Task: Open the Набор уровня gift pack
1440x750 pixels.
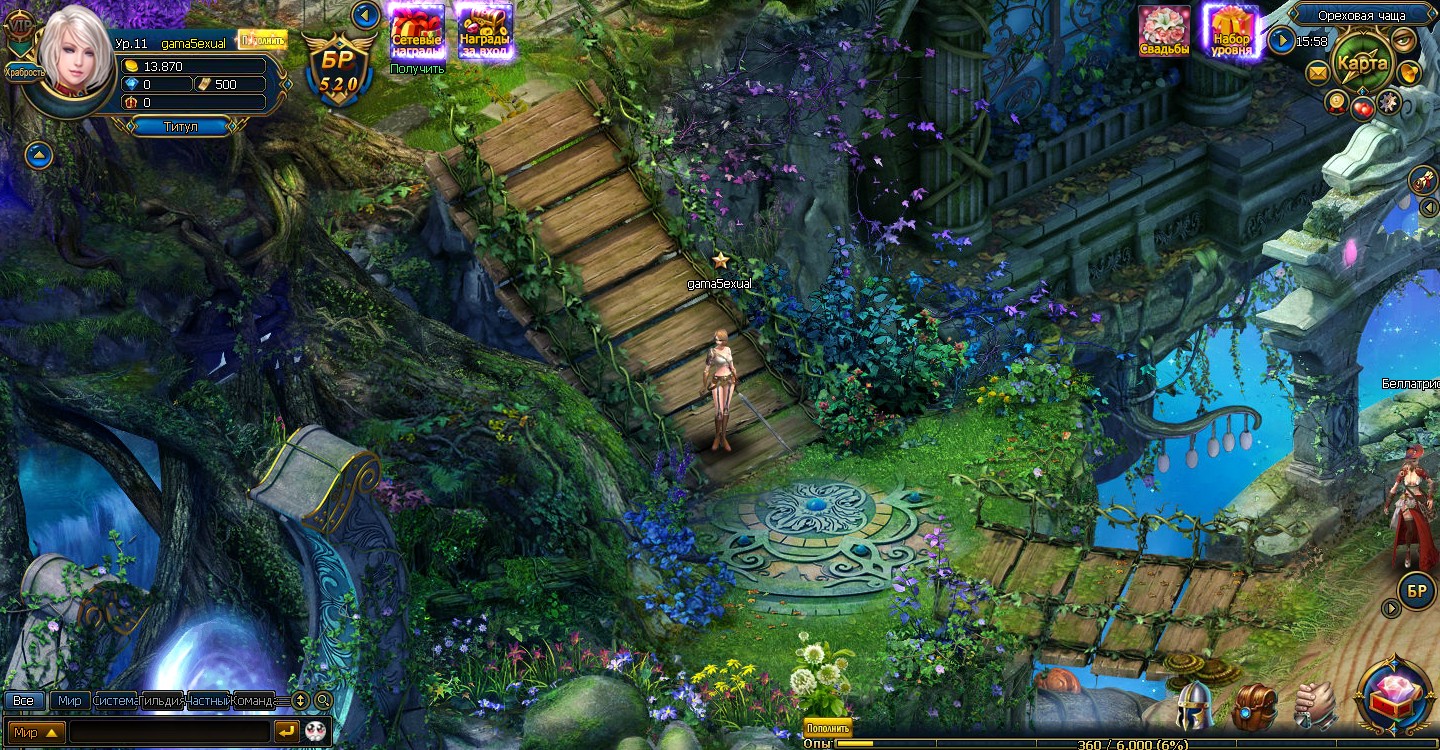Action: [1232, 31]
